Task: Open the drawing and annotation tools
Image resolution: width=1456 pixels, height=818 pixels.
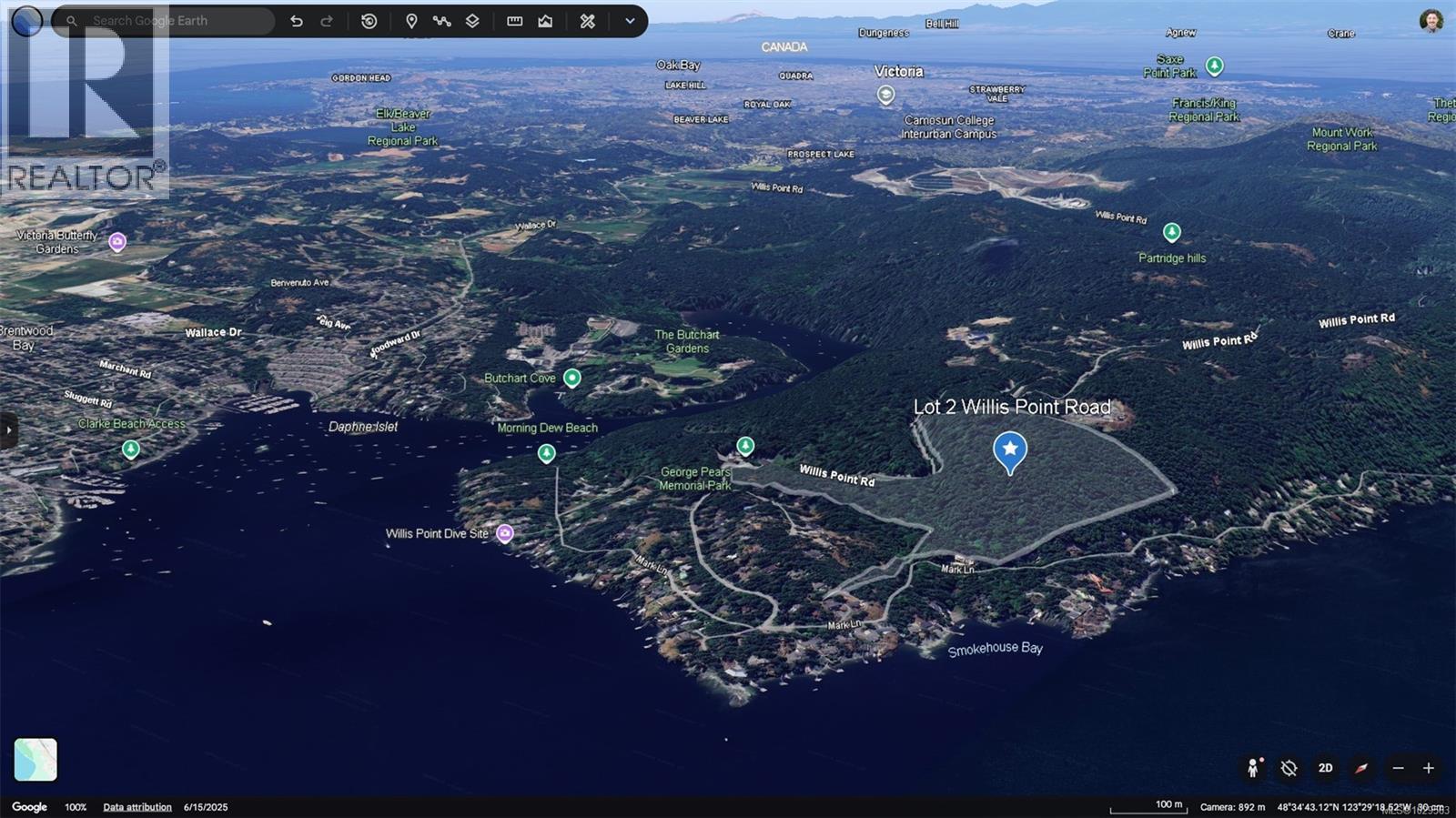Action: [x=586, y=20]
